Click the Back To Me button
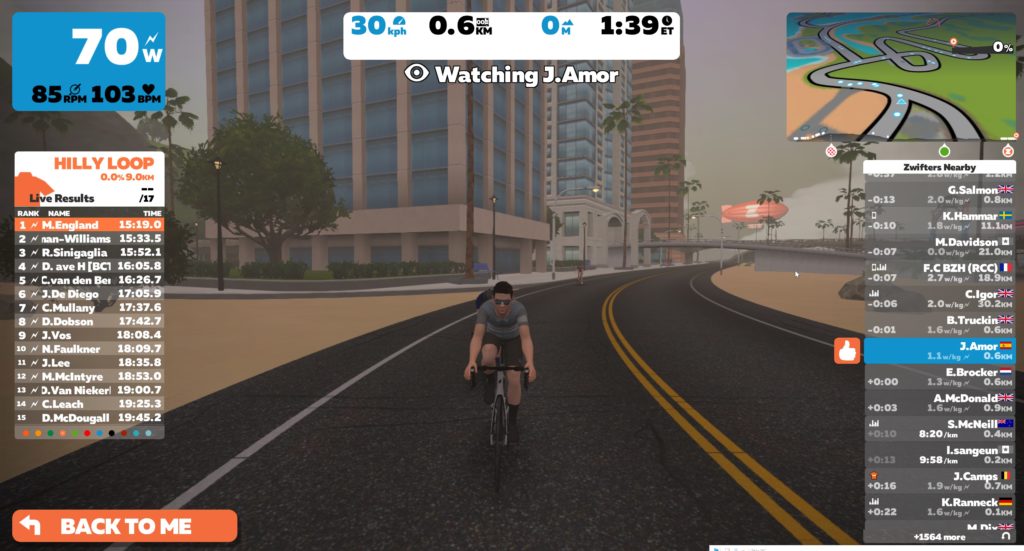This screenshot has width=1024, height=551. pos(125,526)
